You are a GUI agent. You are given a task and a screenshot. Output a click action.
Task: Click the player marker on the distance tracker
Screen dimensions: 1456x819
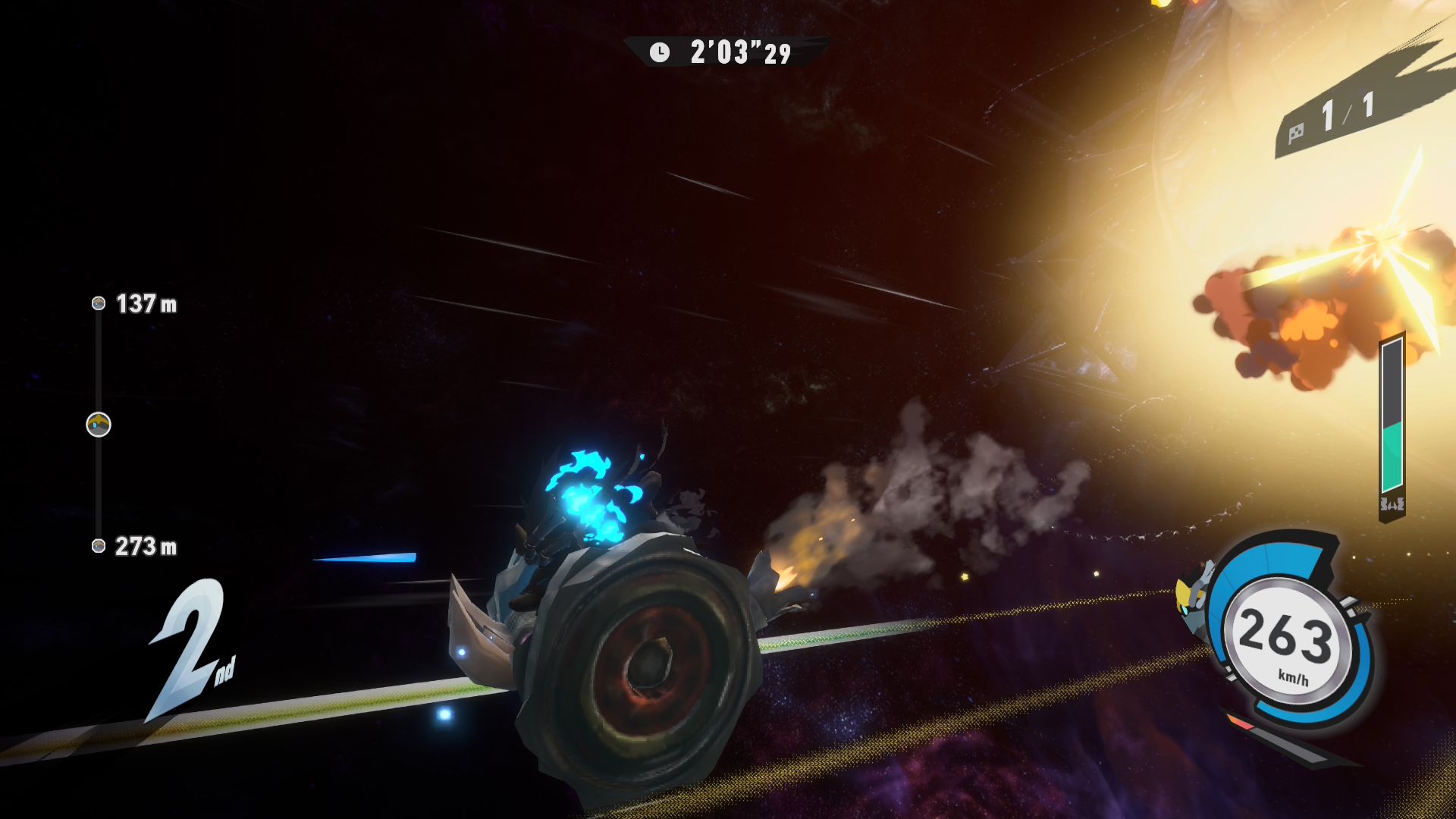tap(99, 425)
